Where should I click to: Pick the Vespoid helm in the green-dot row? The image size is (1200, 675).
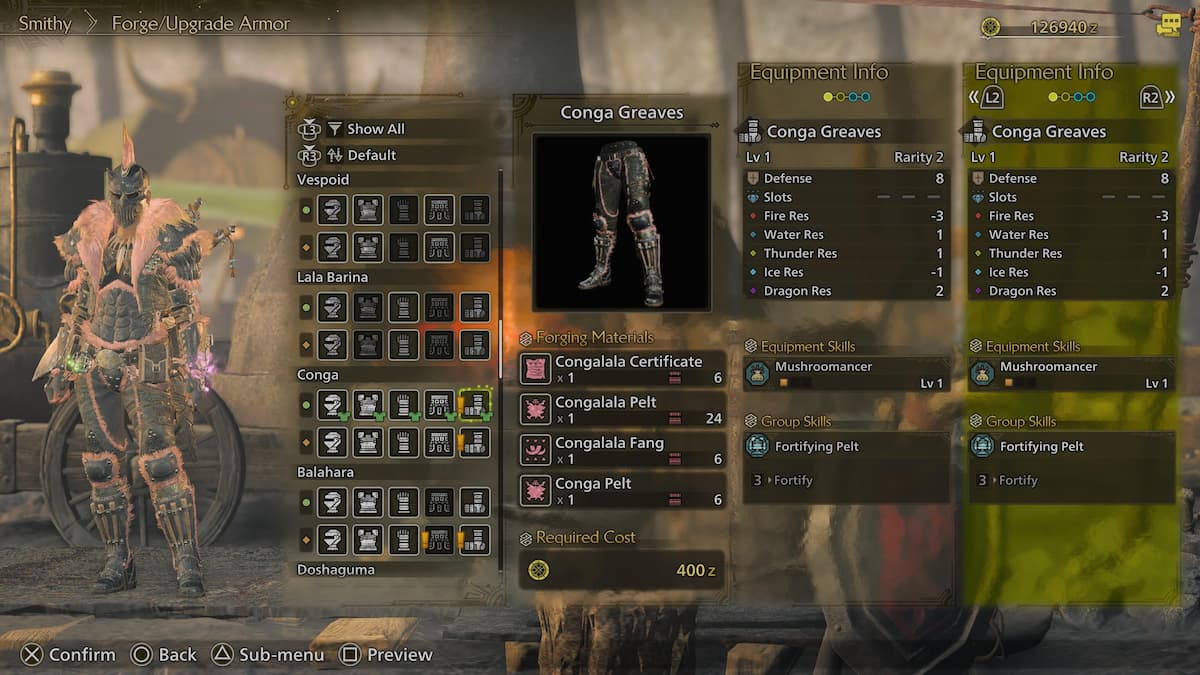333,210
